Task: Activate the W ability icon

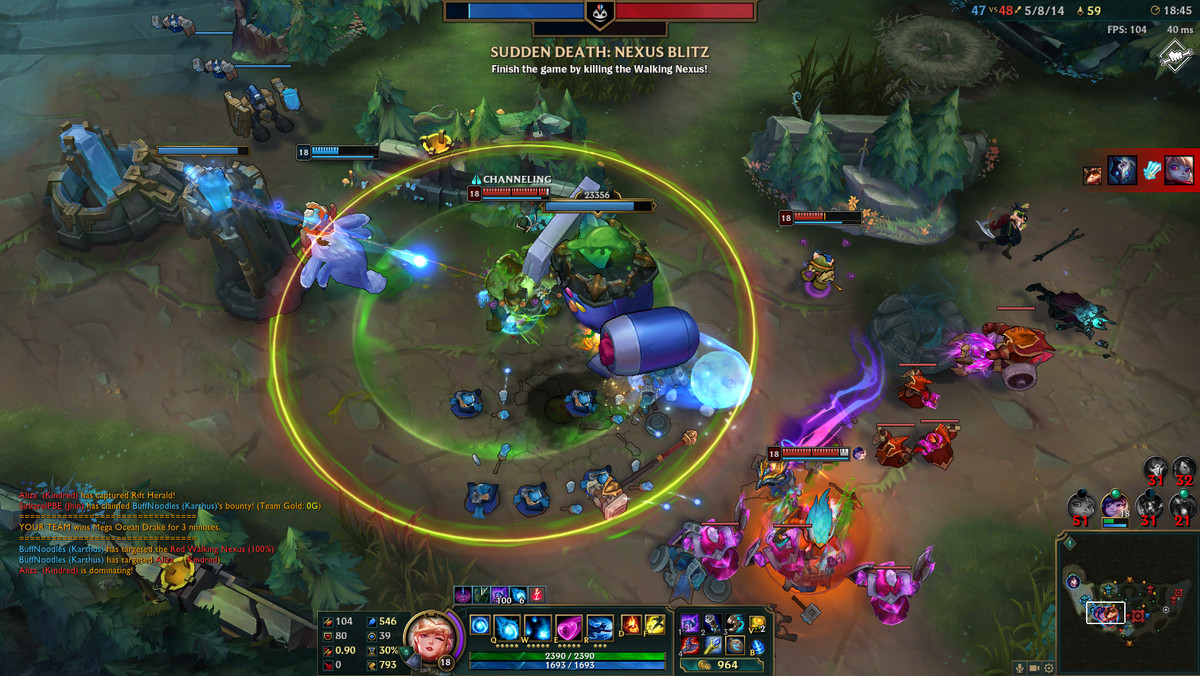Action: click(539, 628)
